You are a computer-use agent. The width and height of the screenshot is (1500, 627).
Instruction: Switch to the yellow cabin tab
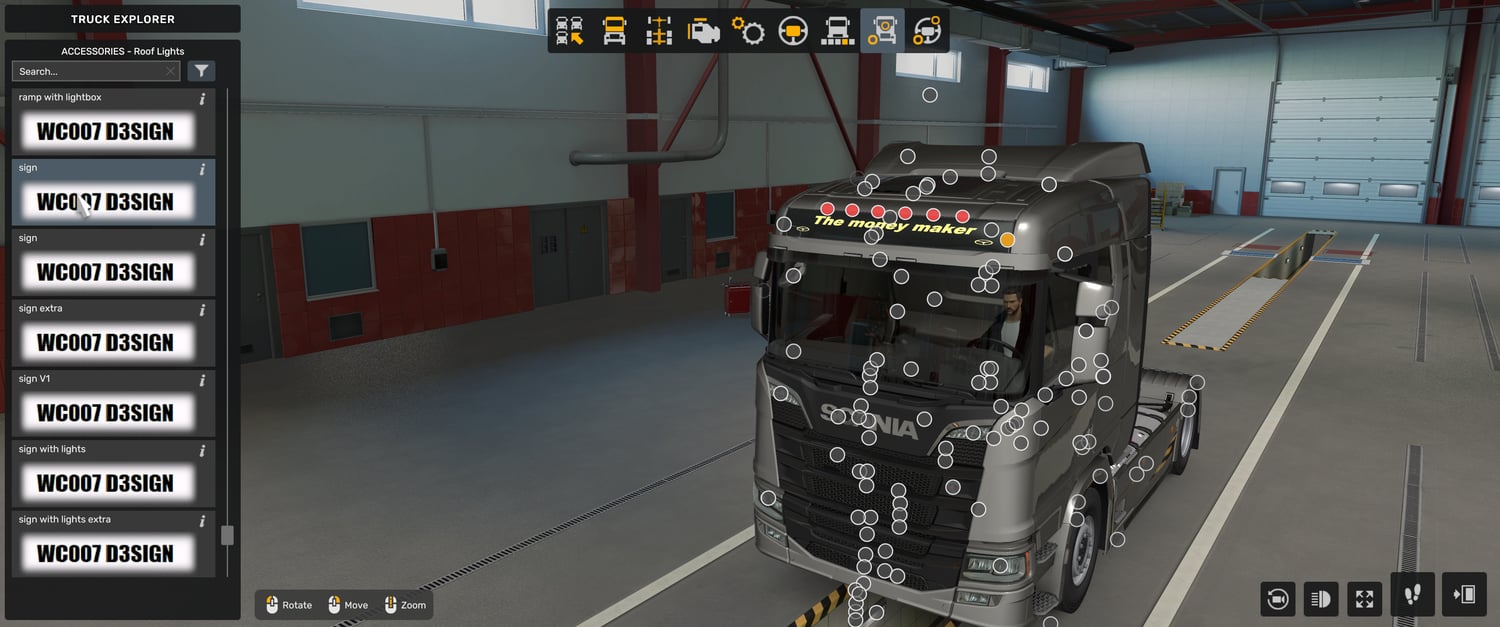tap(614, 31)
